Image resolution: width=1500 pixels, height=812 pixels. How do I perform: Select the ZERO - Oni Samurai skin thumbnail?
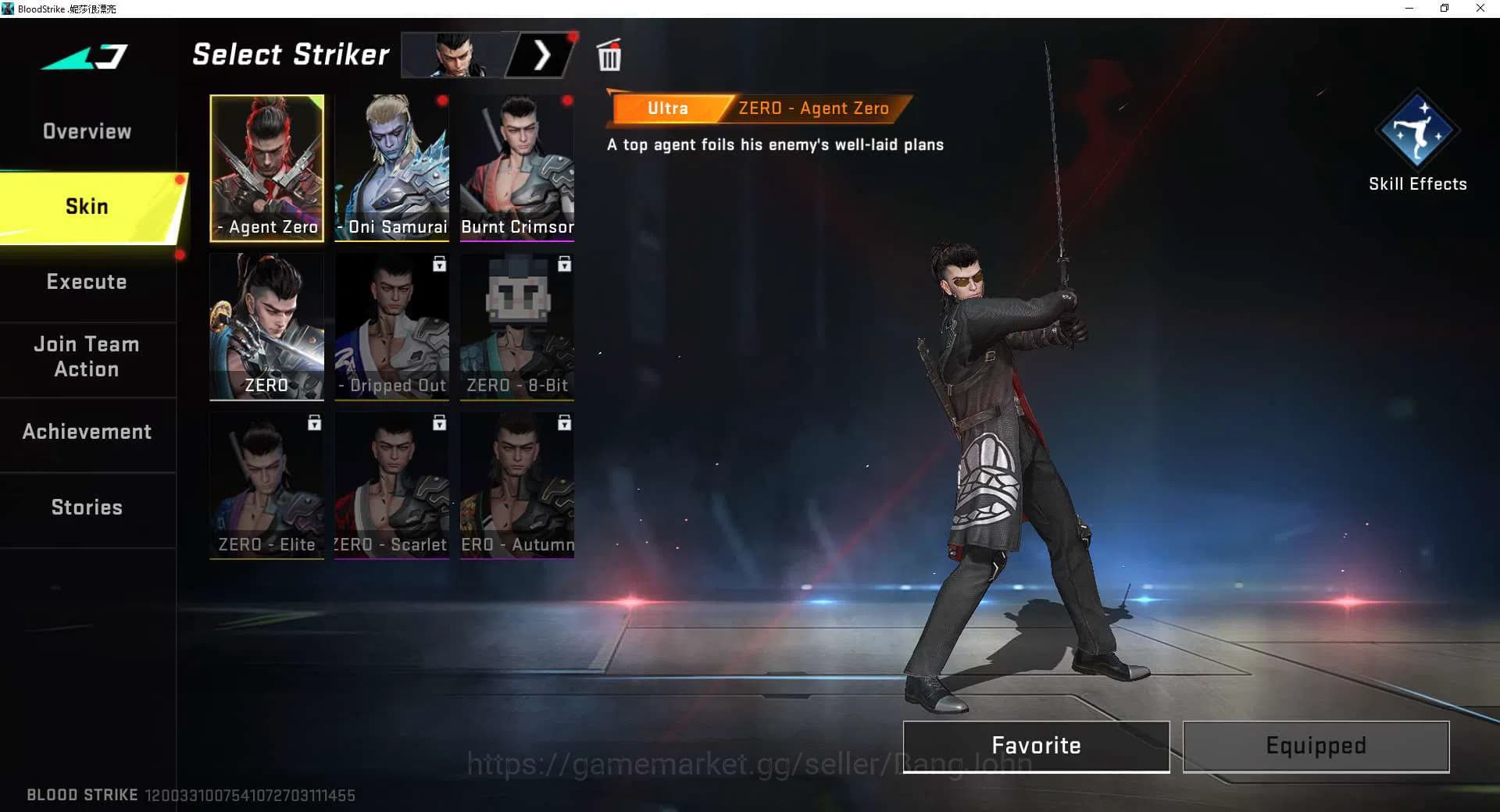(x=391, y=166)
